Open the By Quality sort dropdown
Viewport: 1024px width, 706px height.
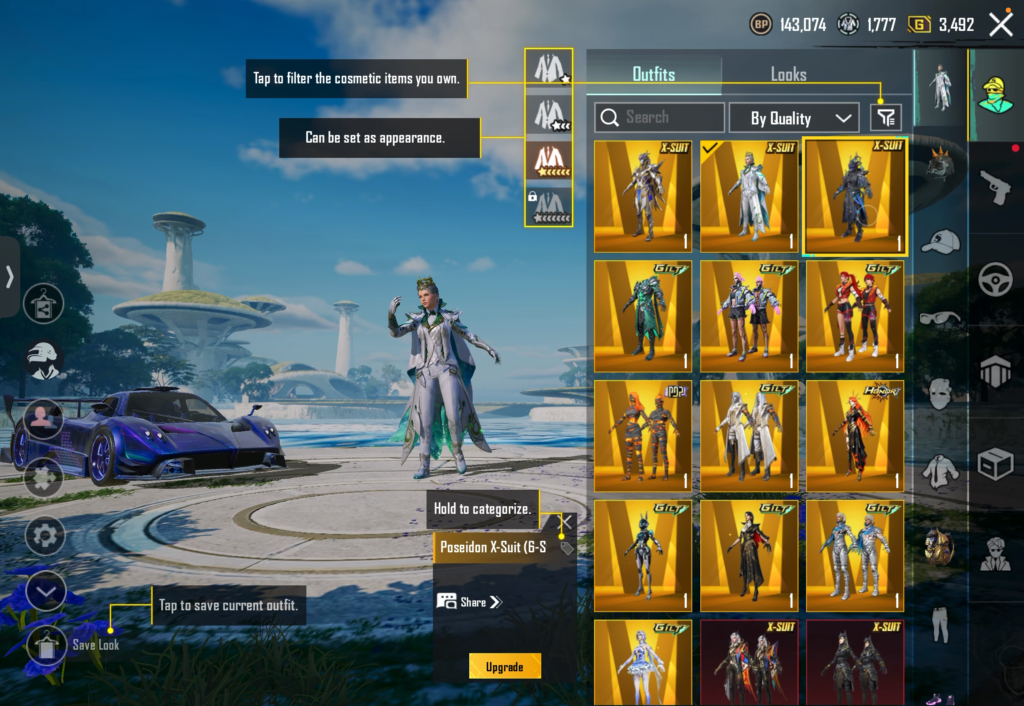coord(794,118)
